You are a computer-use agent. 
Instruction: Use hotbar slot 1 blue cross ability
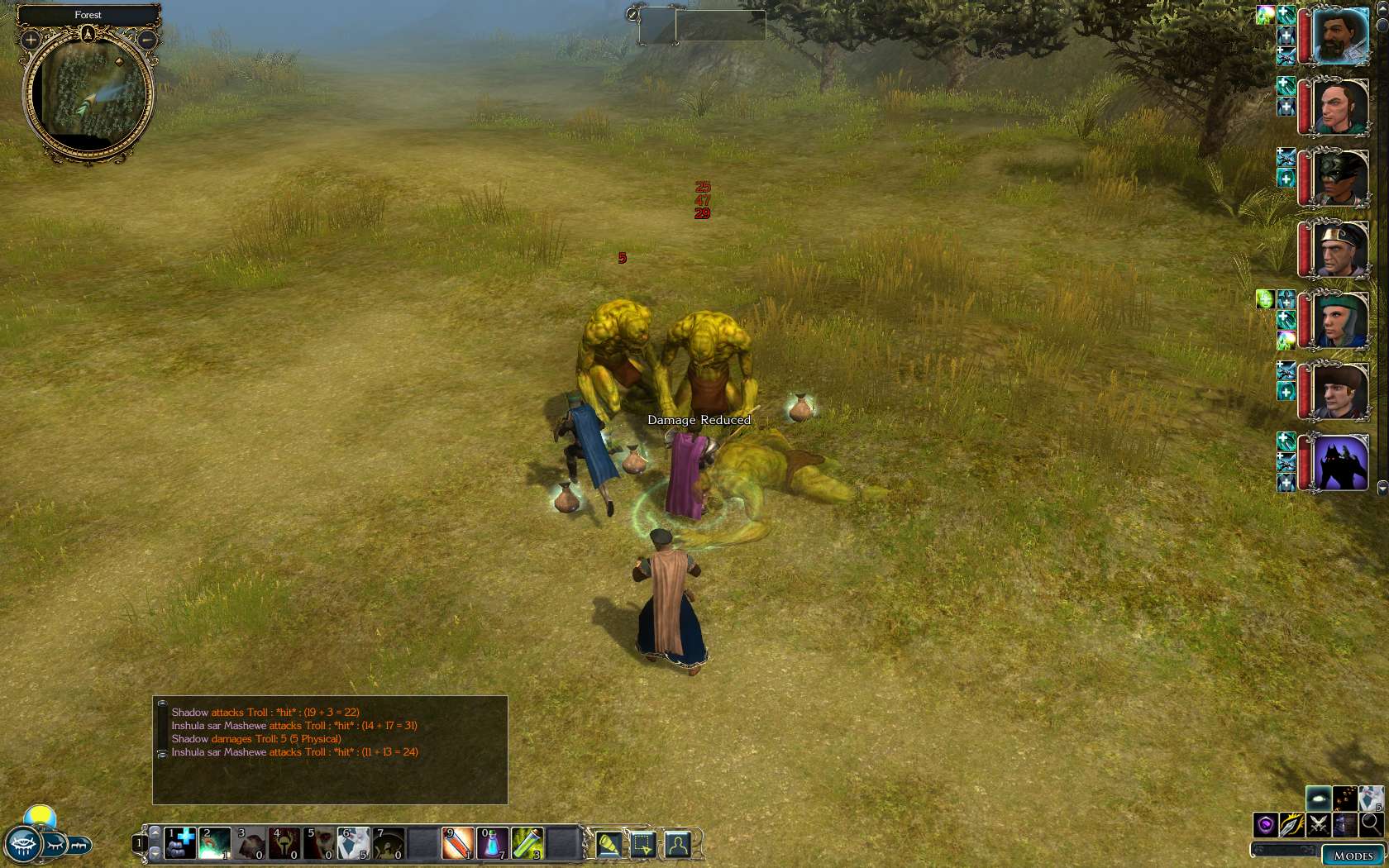pos(180,842)
